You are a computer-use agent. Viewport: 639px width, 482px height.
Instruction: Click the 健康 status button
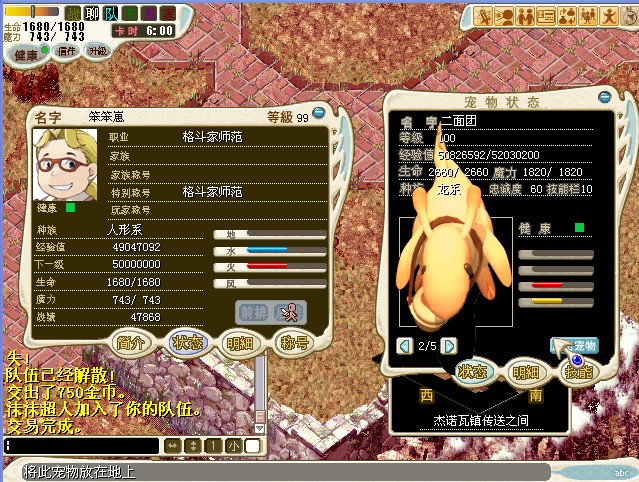point(27,54)
